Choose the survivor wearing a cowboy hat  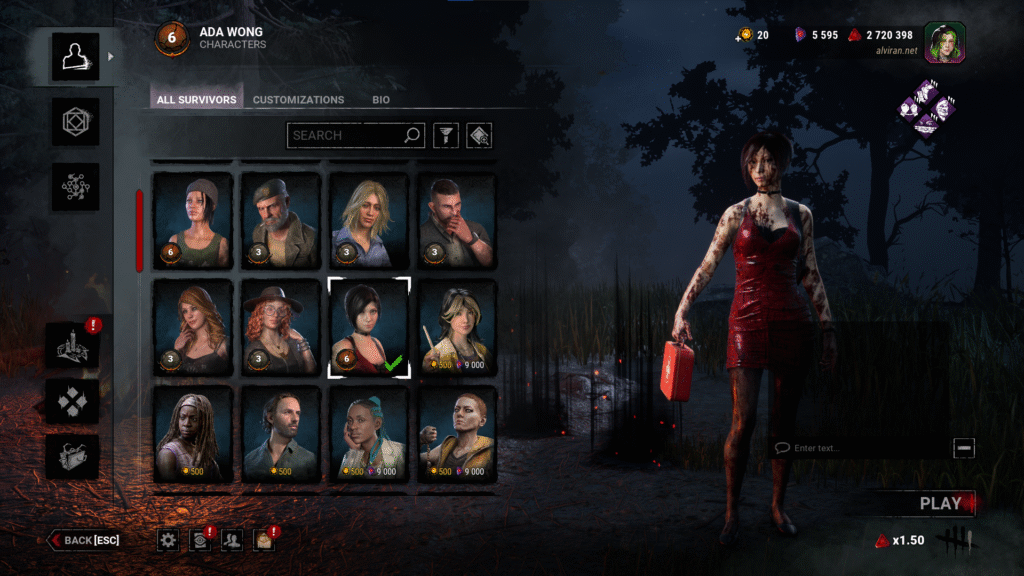[280, 329]
